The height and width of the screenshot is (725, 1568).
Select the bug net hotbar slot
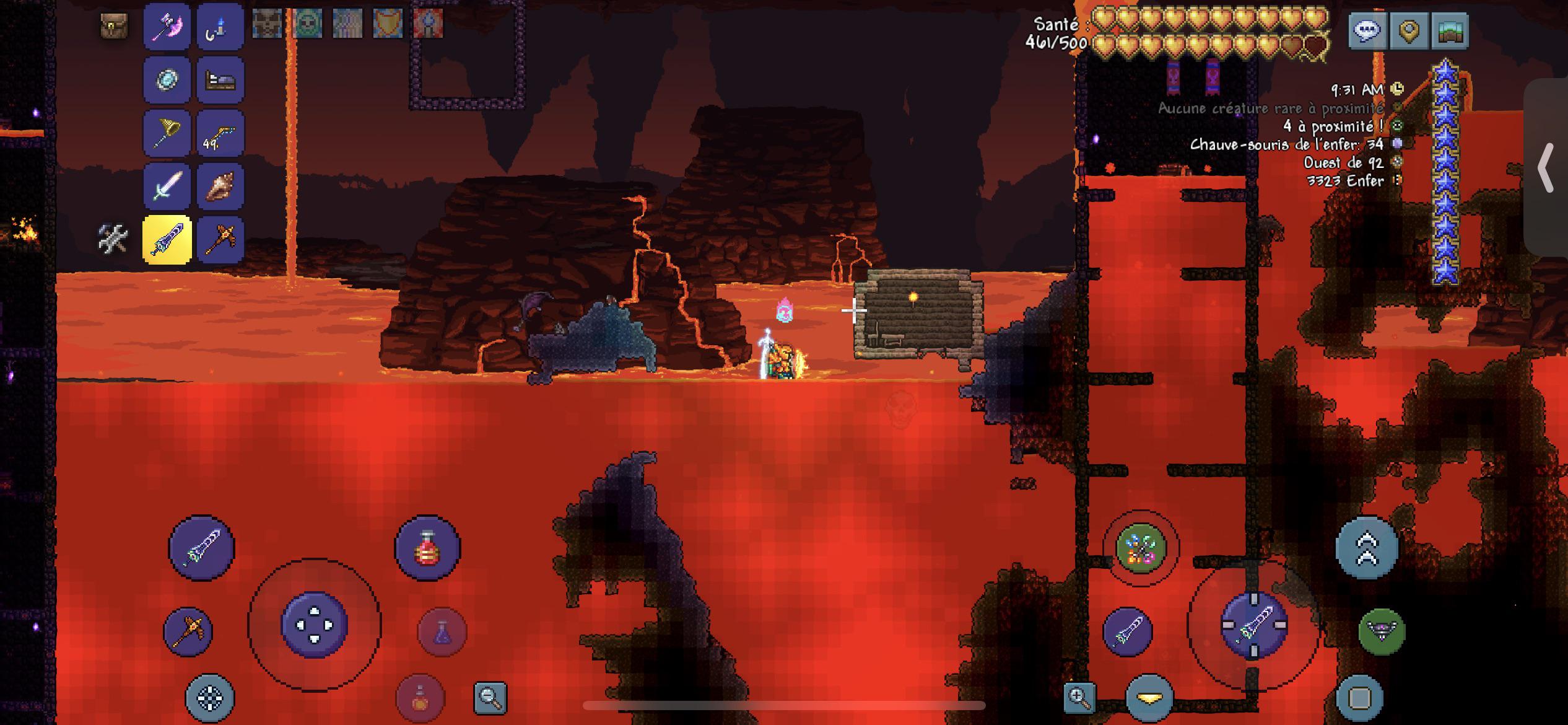coord(167,133)
